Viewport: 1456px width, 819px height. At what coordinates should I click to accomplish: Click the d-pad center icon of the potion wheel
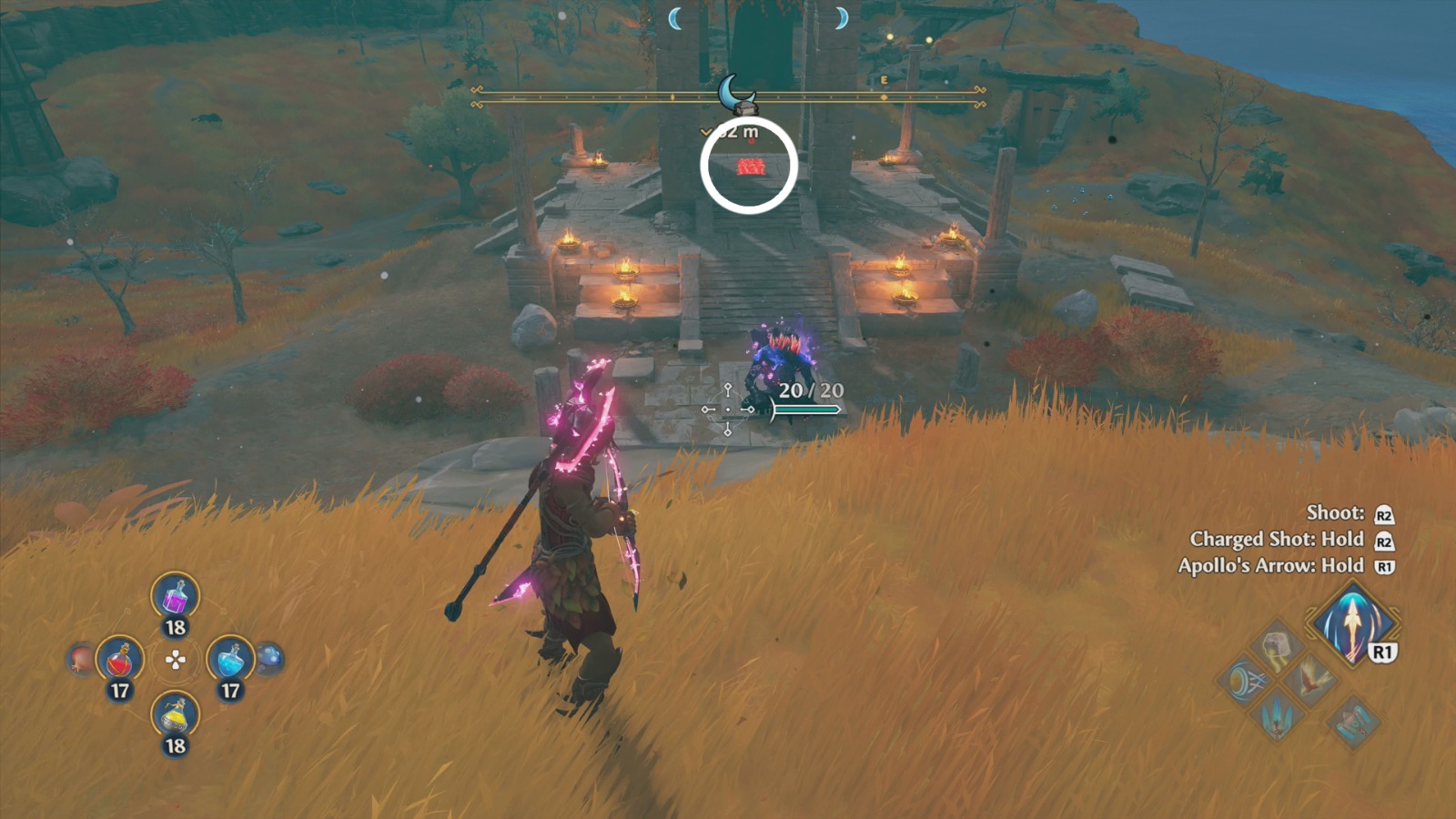pyautogui.click(x=175, y=660)
